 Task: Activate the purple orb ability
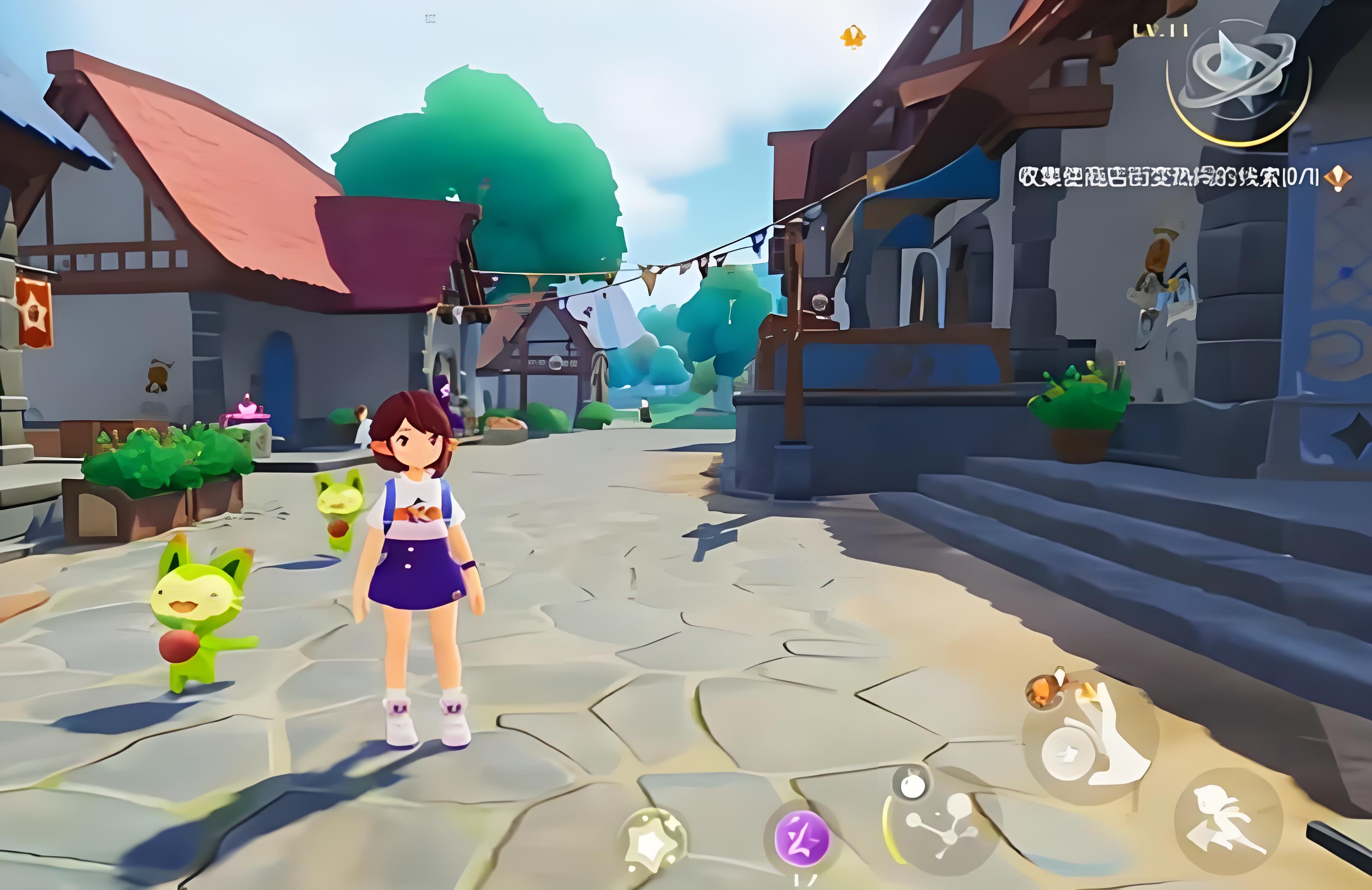(802, 839)
